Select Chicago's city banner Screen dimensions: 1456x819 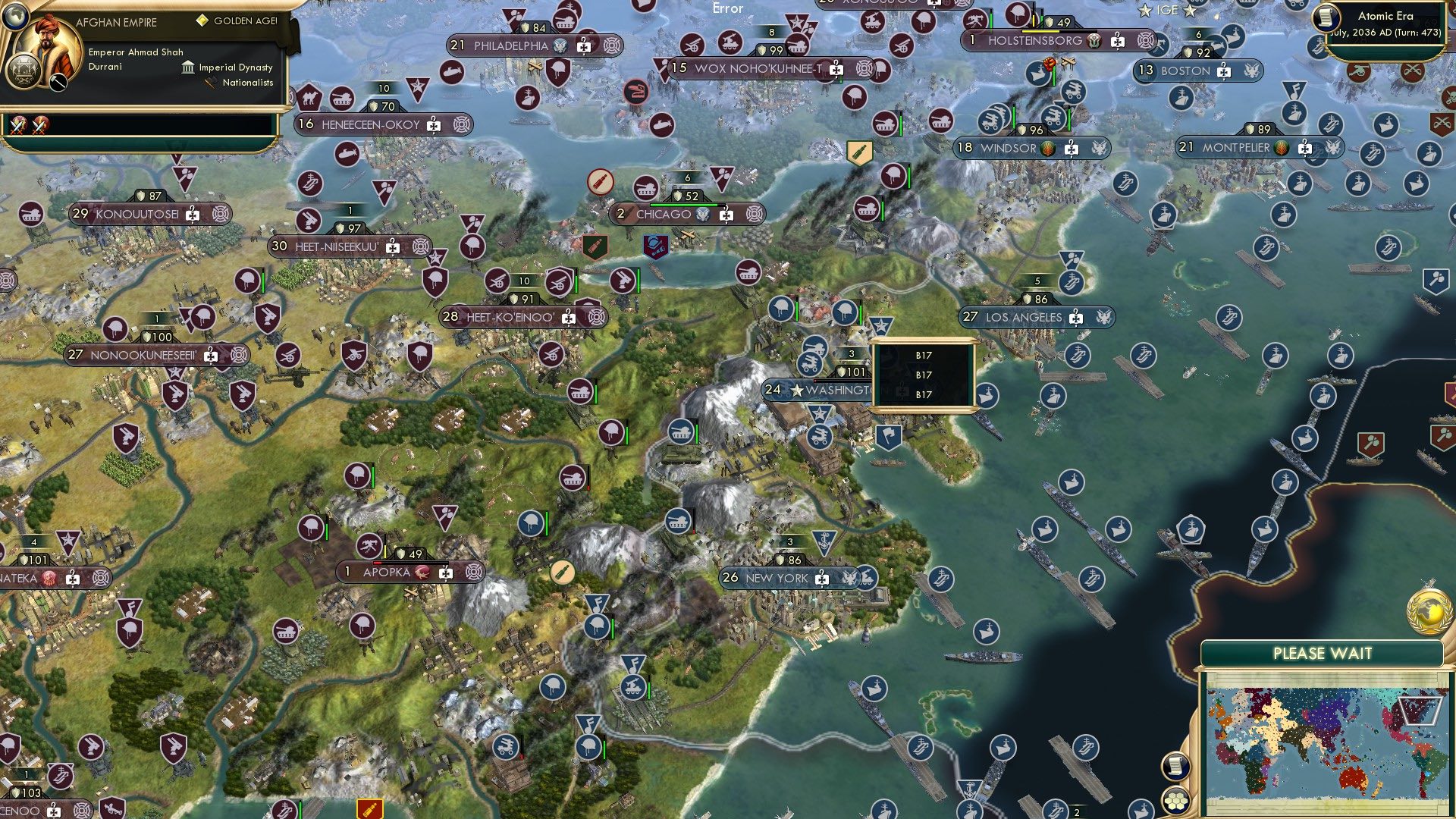664,215
